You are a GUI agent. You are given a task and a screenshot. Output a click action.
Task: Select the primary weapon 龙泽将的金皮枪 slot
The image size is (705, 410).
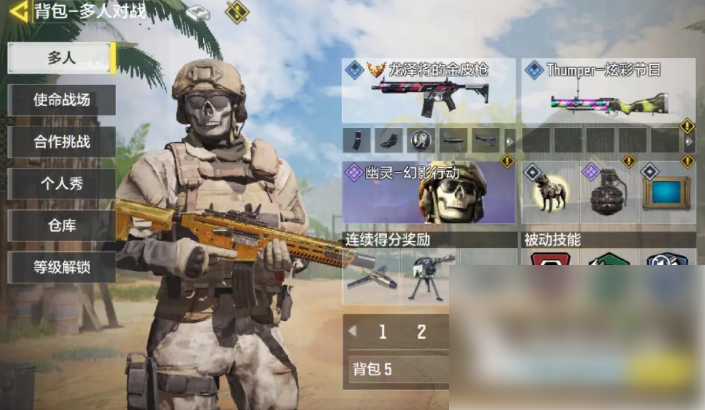tap(428, 91)
